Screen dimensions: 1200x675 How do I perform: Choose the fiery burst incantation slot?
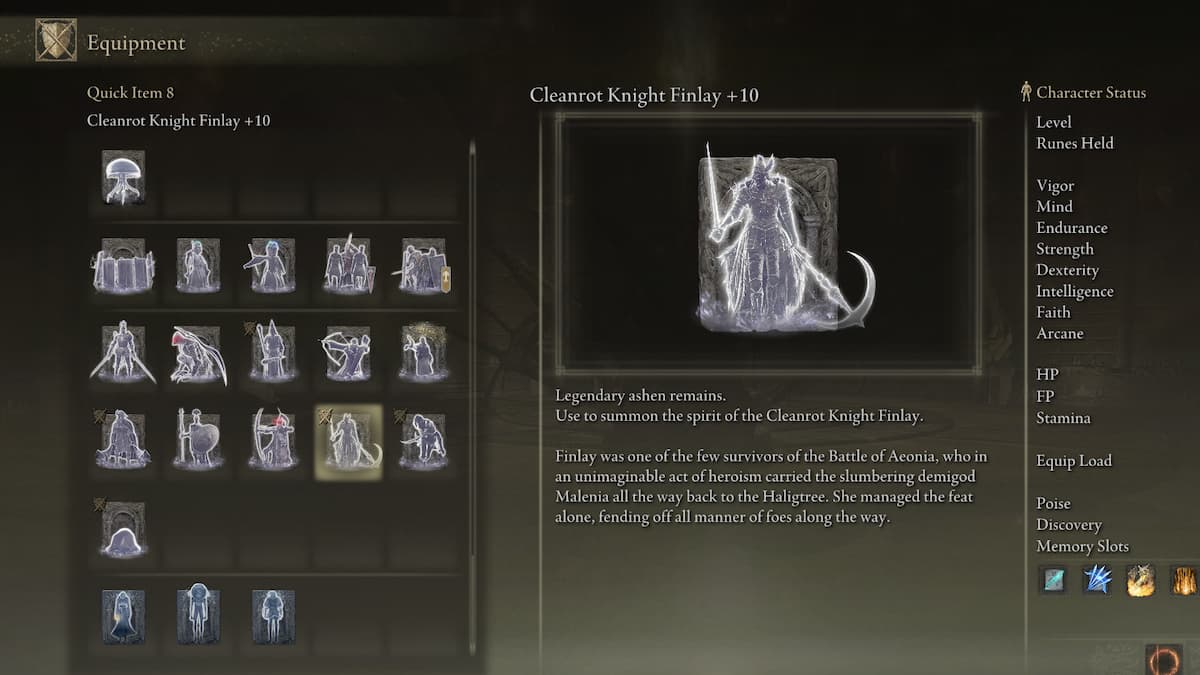click(x=1141, y=579)
